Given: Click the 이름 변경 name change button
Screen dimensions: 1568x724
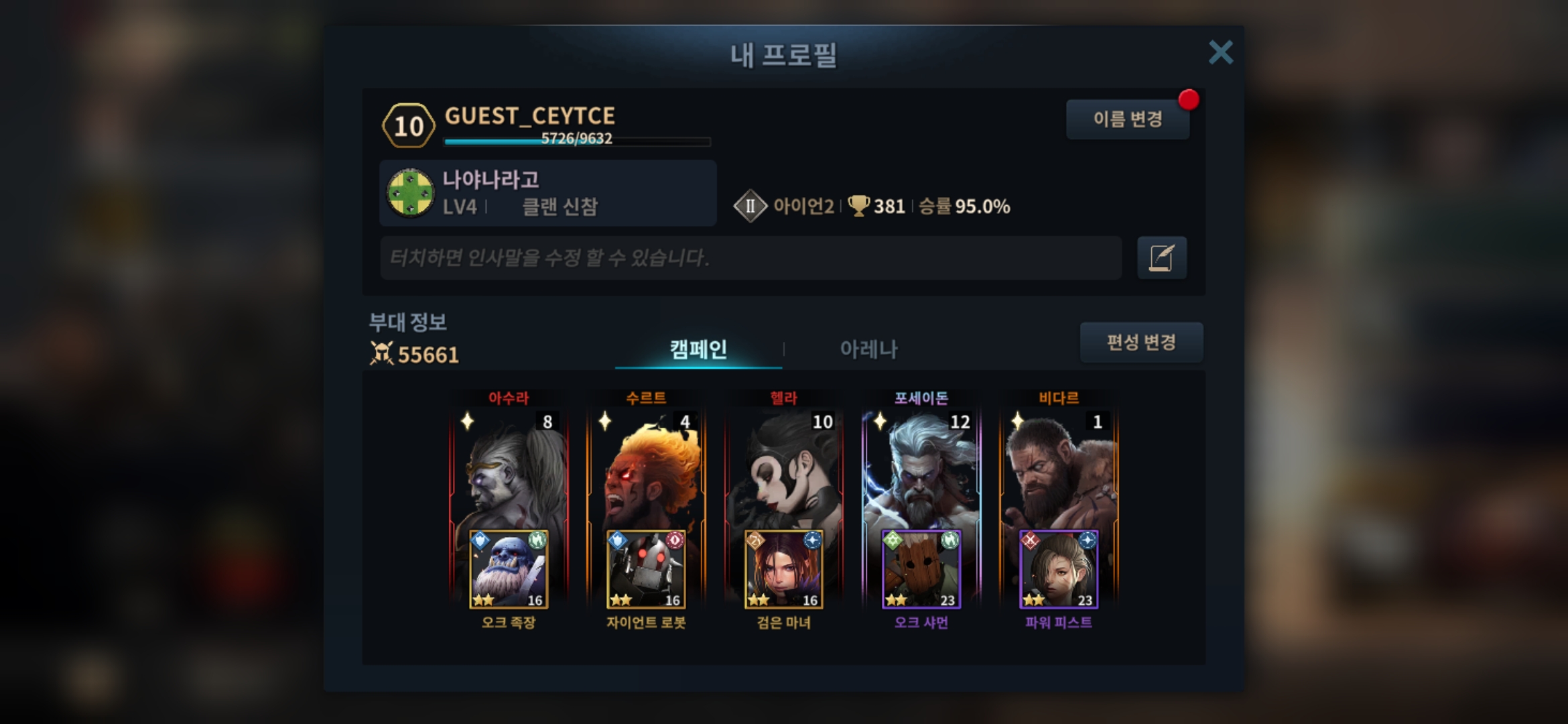Looking at the screenshot, I should [x=1127, y=119].
